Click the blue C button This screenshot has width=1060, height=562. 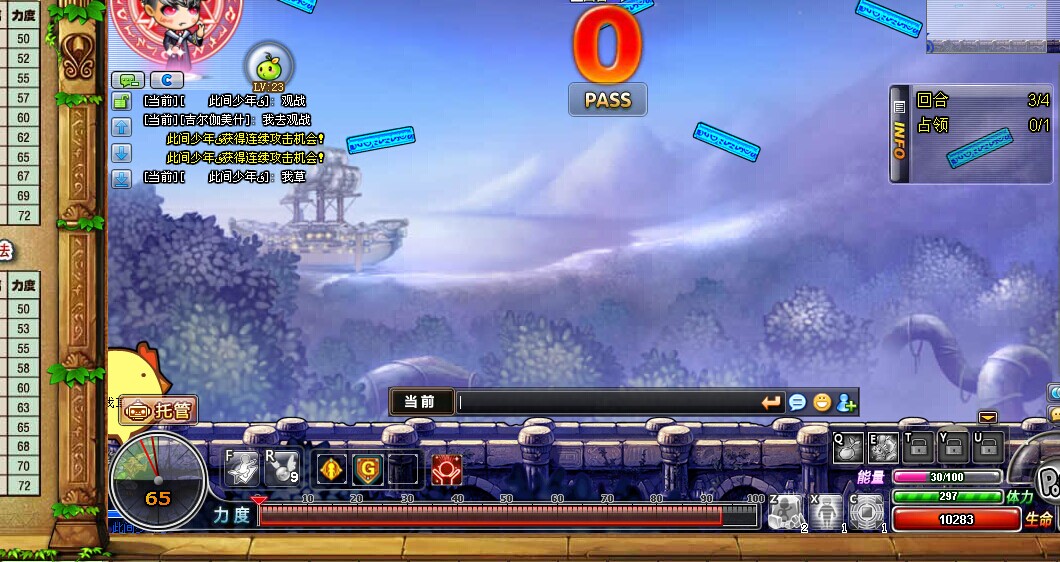point(166,79)
